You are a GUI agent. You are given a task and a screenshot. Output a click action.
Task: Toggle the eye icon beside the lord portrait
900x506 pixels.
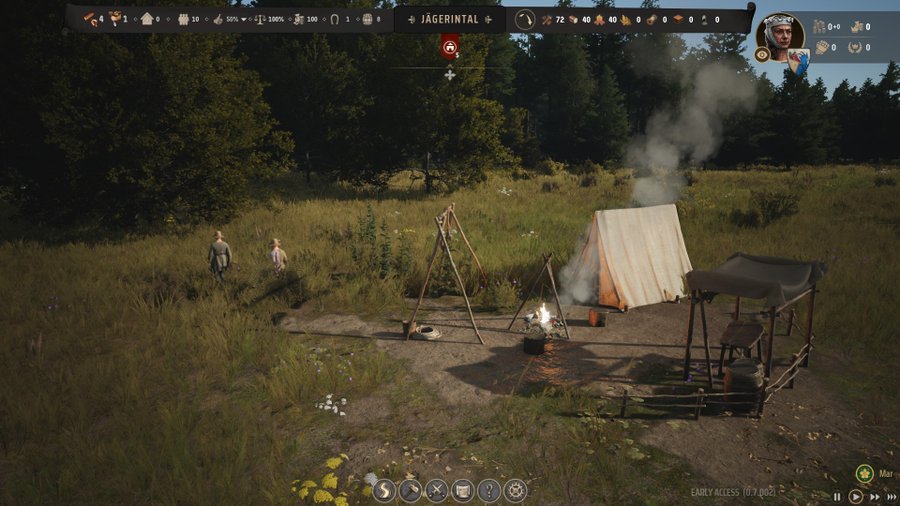pyautogui.click(x=762, y=55)
